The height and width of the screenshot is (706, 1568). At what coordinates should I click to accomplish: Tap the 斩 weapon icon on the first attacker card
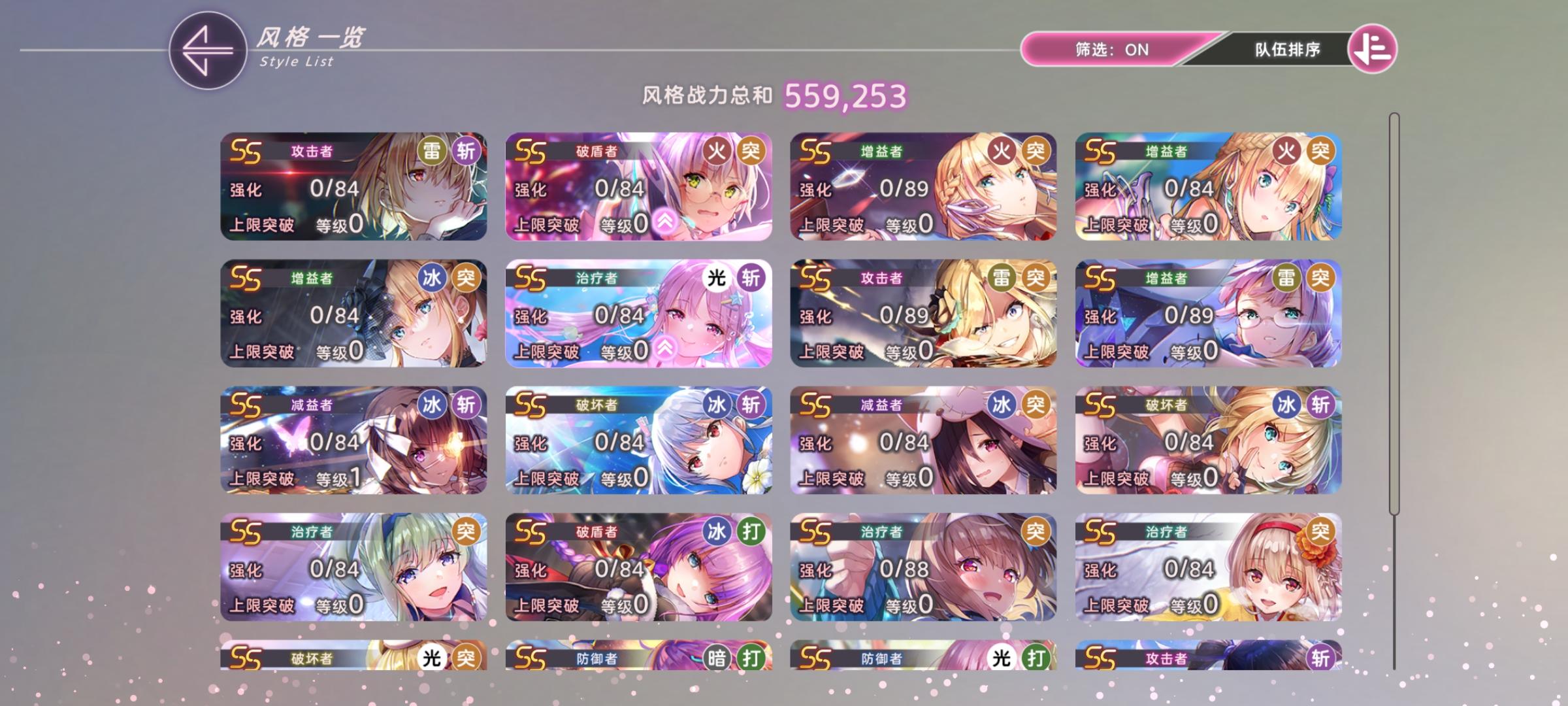point(466,149)
